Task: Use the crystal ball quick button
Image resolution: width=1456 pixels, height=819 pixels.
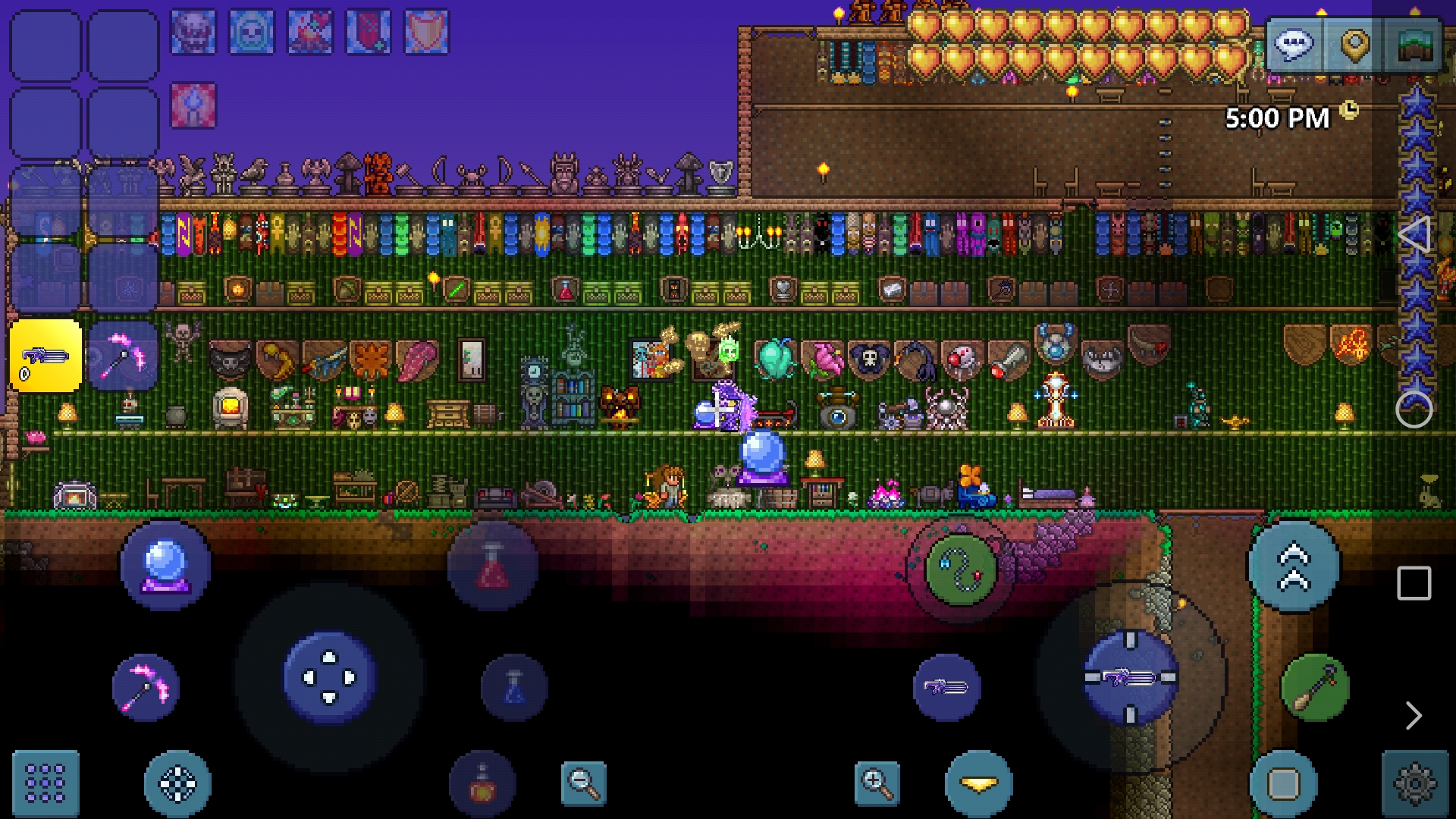Action: [x=165, y=565]
